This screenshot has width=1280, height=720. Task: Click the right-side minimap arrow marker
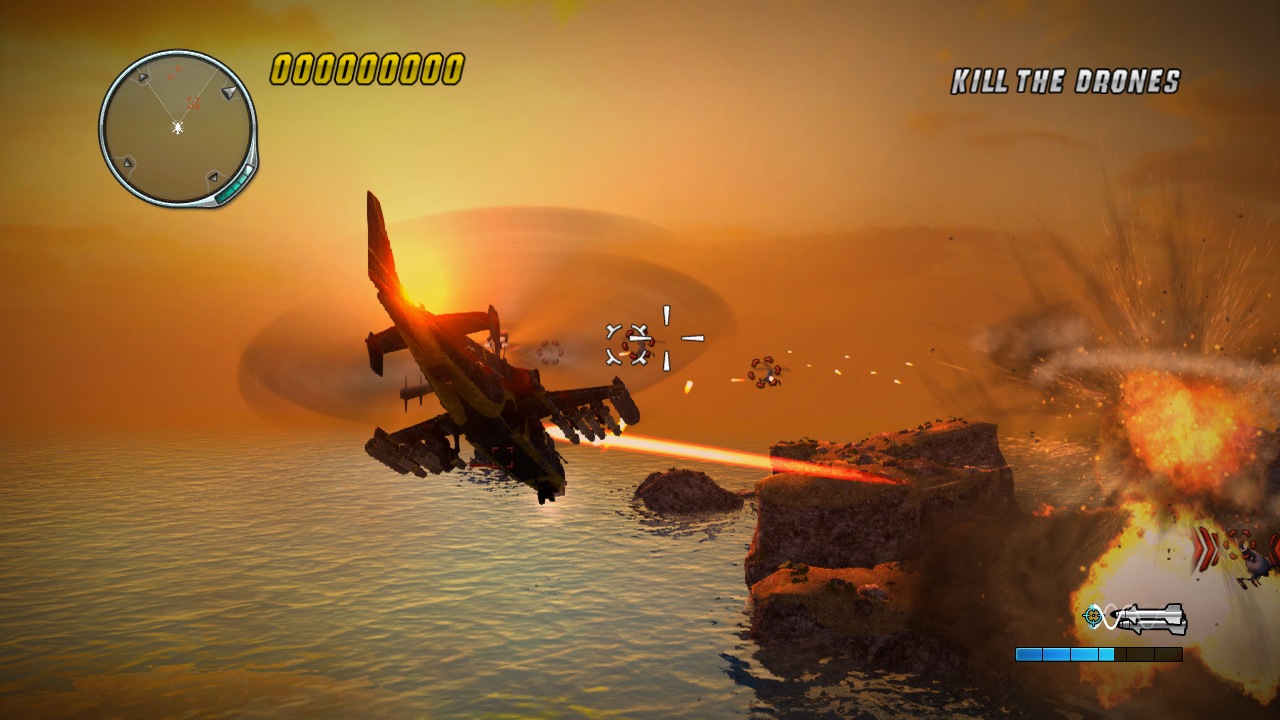(x=228, y=92)
